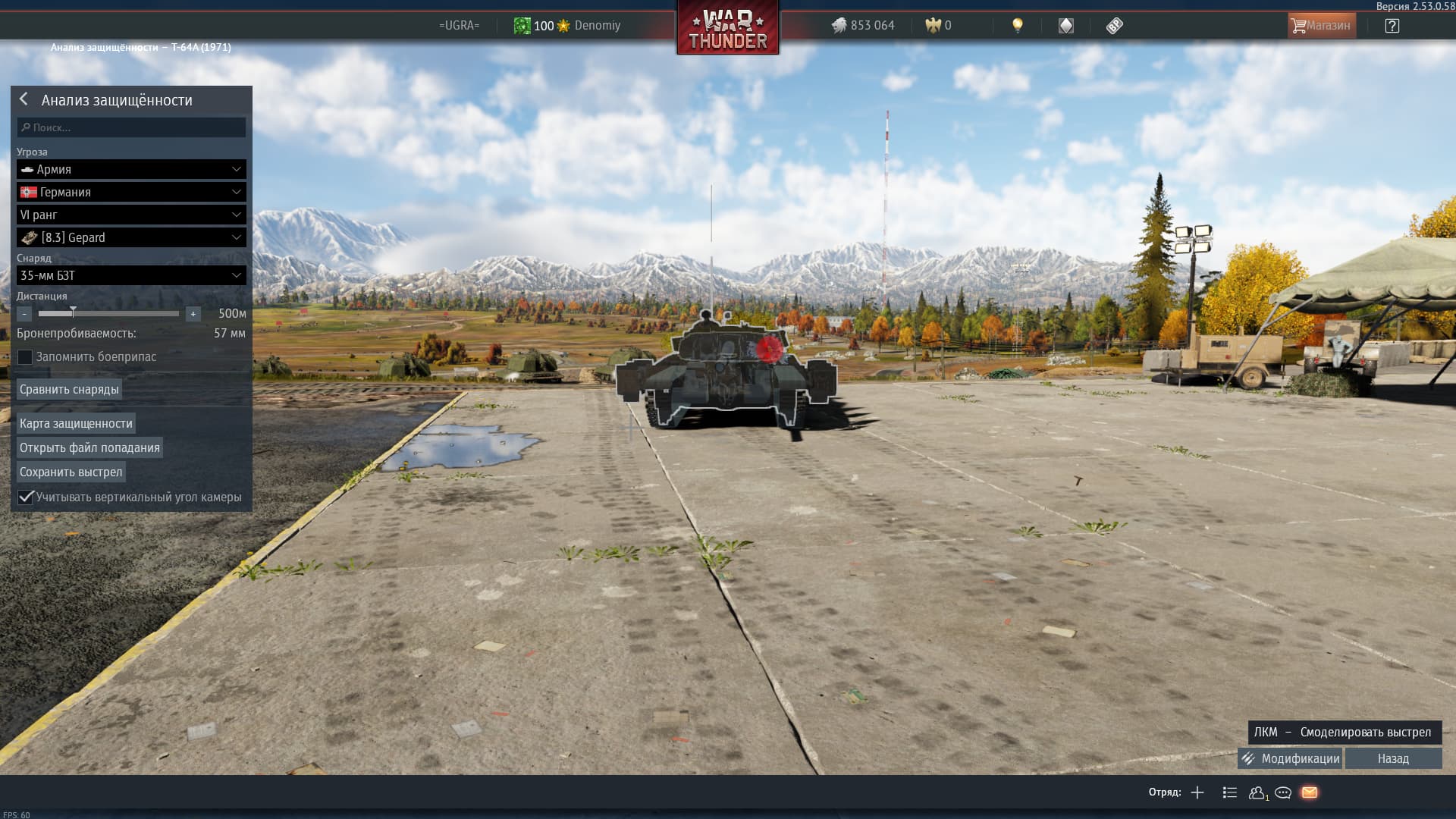Increase distance with the plus button
The image size is (1456, 819).
(193, 314)
